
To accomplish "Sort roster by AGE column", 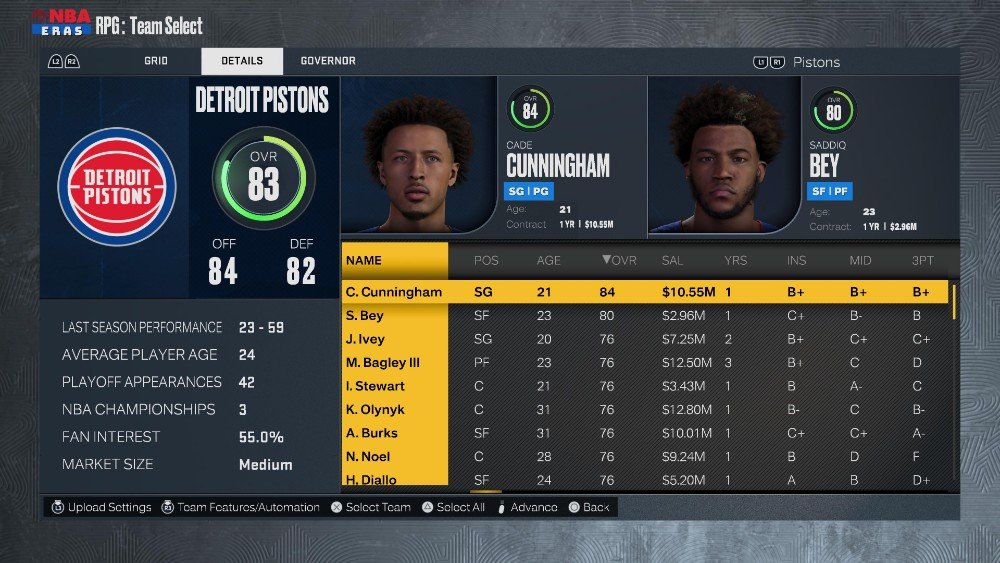I will 549,261.
